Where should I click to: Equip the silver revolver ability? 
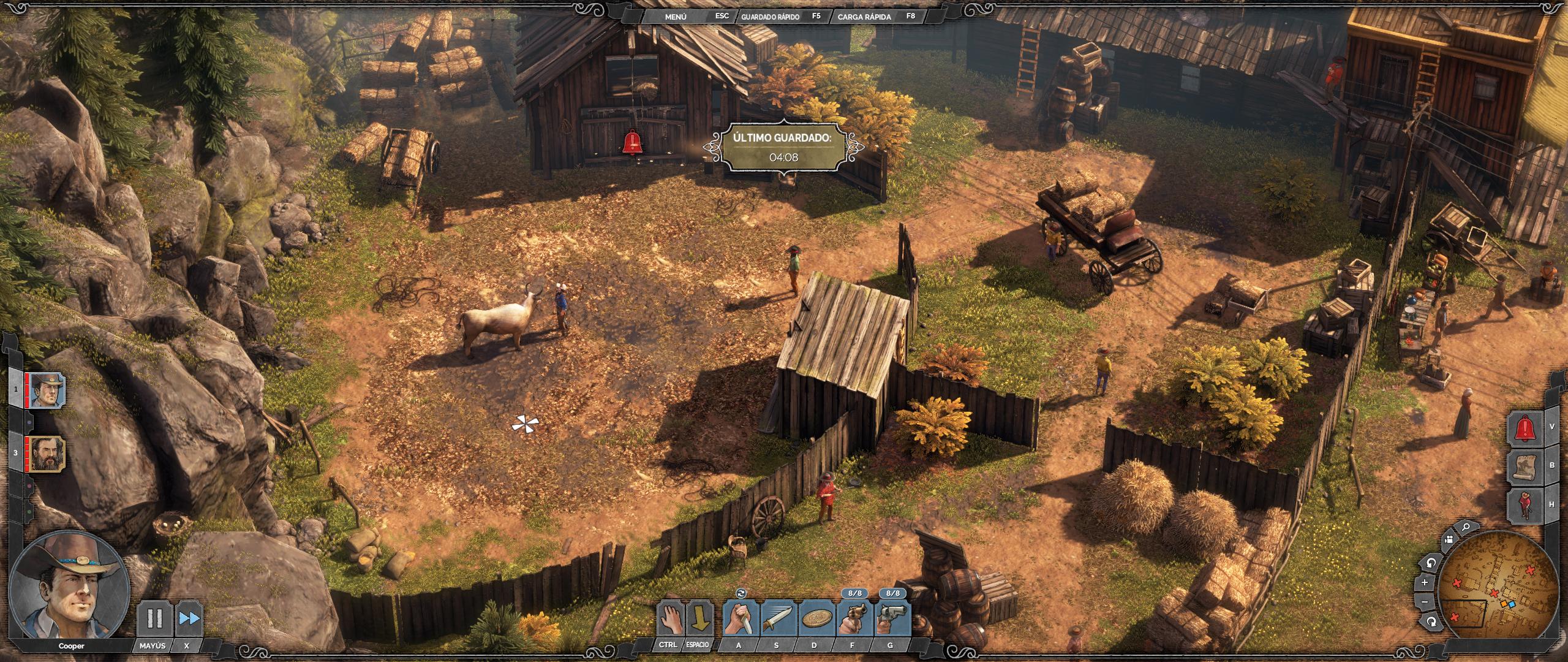(x=892, y=618)
